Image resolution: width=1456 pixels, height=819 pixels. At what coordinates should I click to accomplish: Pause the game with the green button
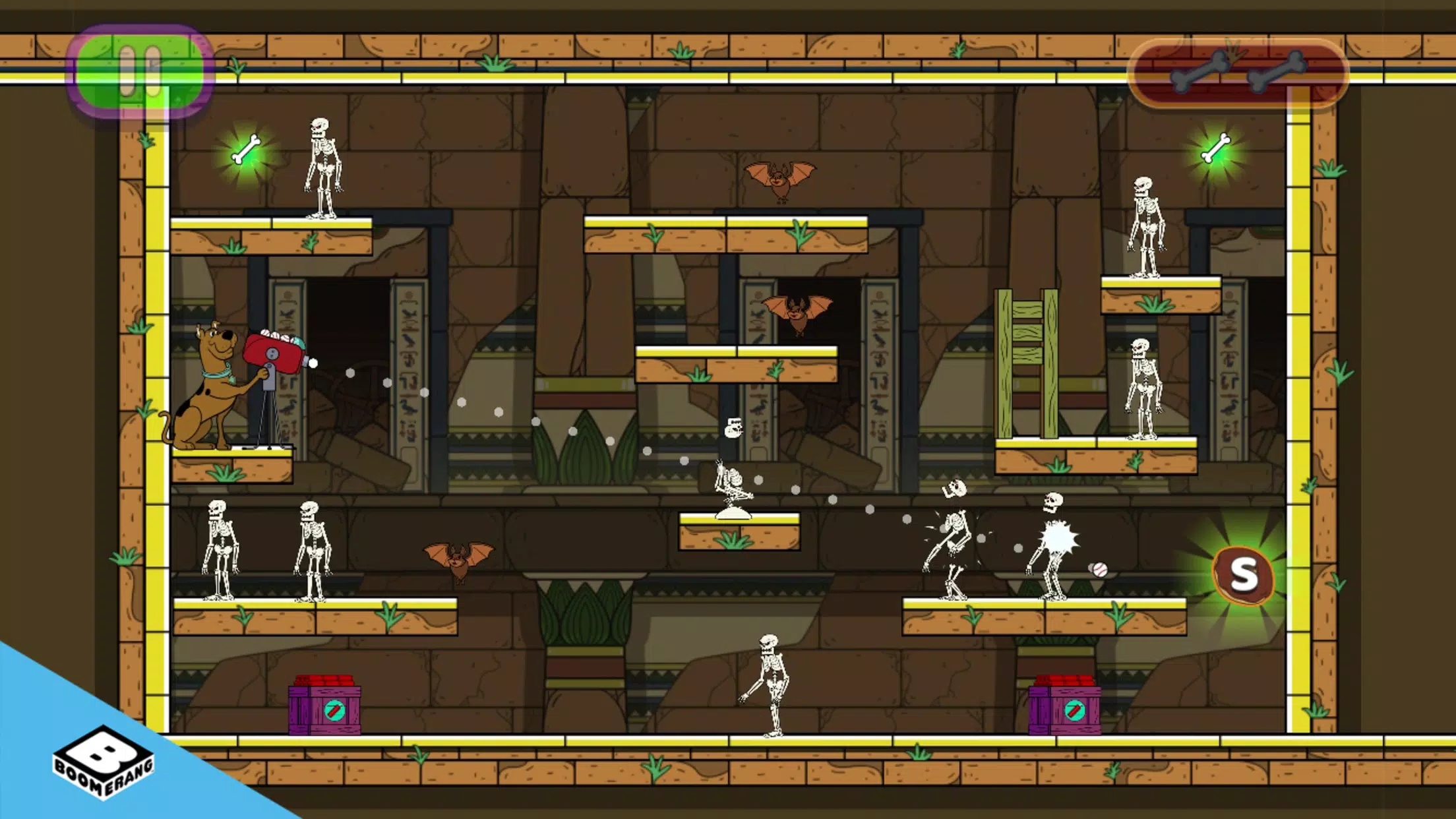[x=140, y=71]
